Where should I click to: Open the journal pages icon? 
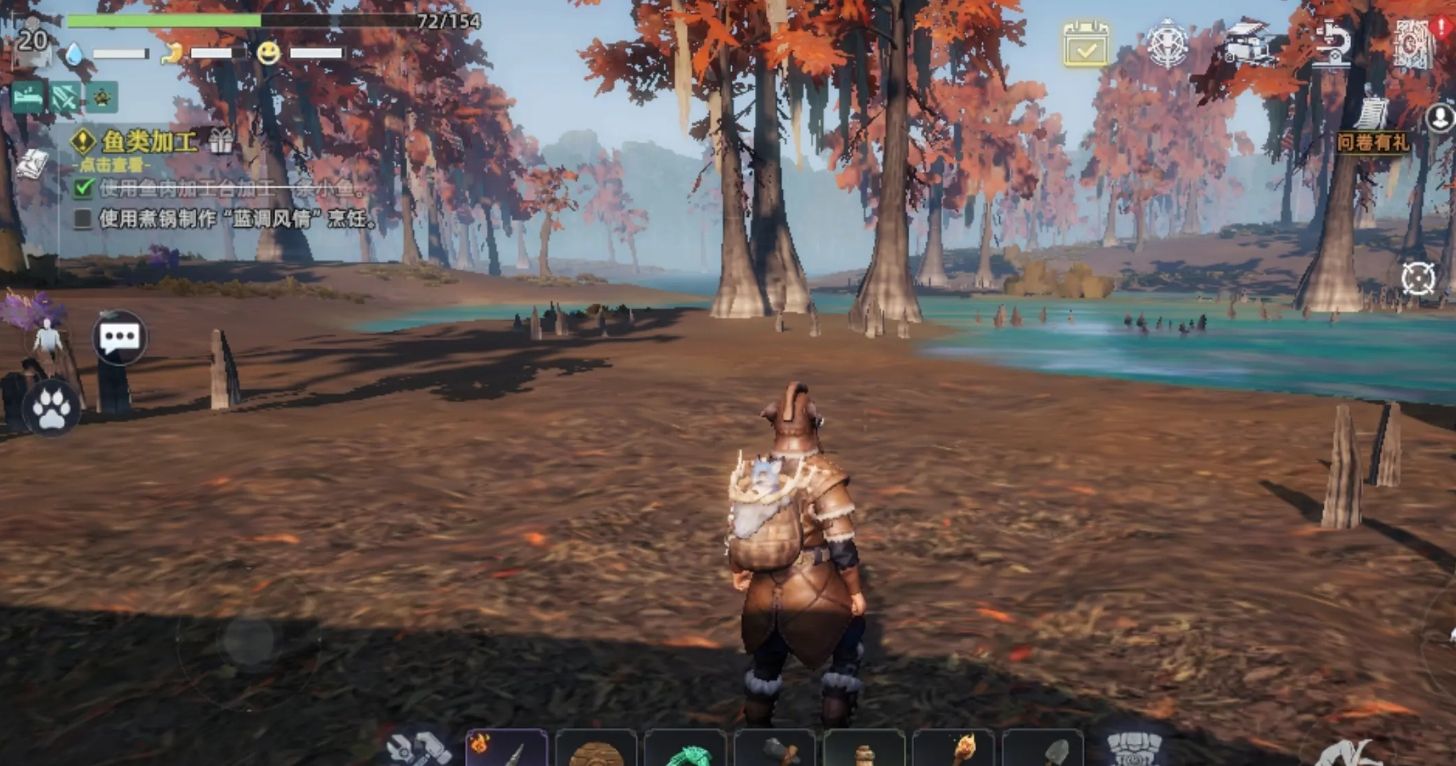pyautogui.click(x=31, y=163)
